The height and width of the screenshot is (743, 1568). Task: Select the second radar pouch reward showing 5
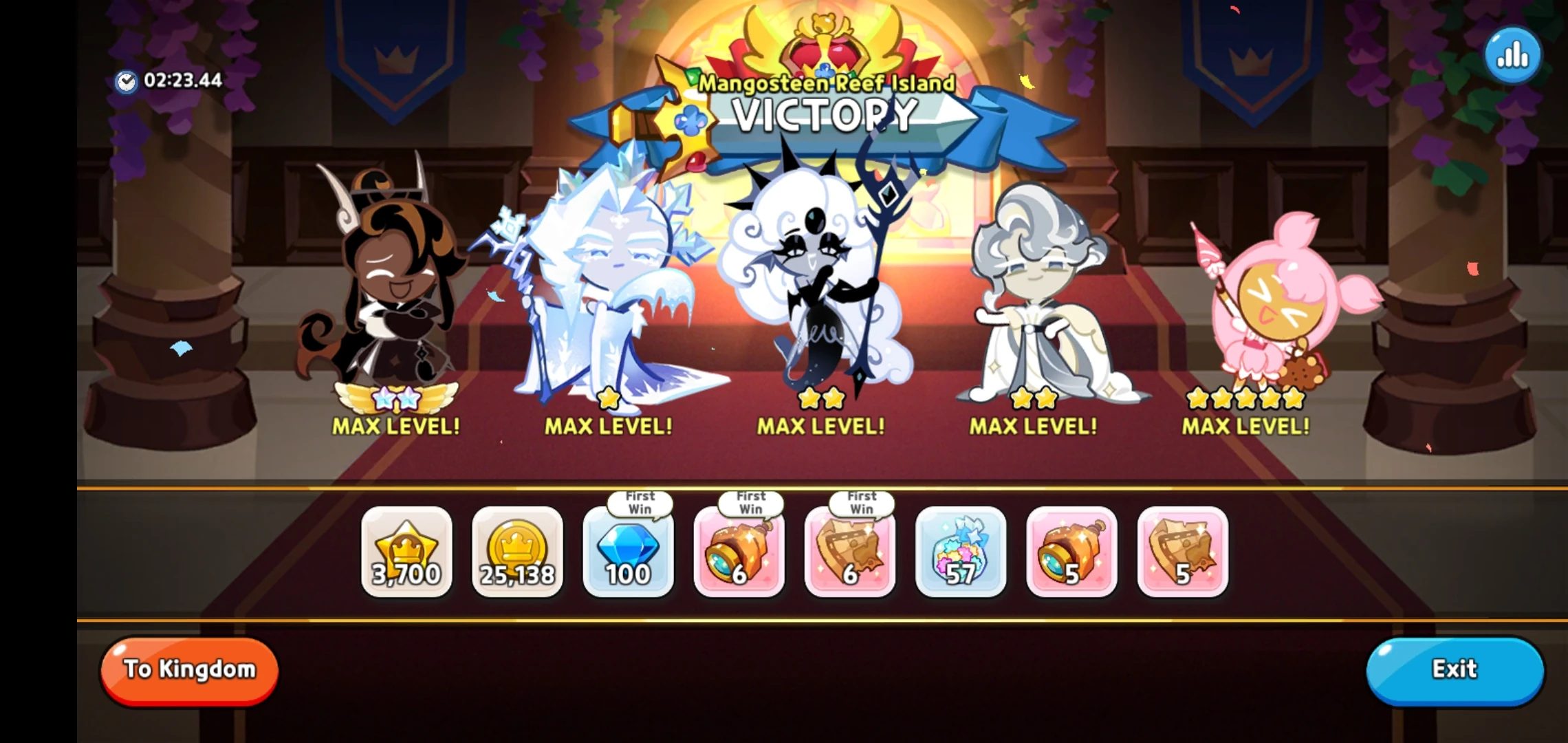point(1071,554)
